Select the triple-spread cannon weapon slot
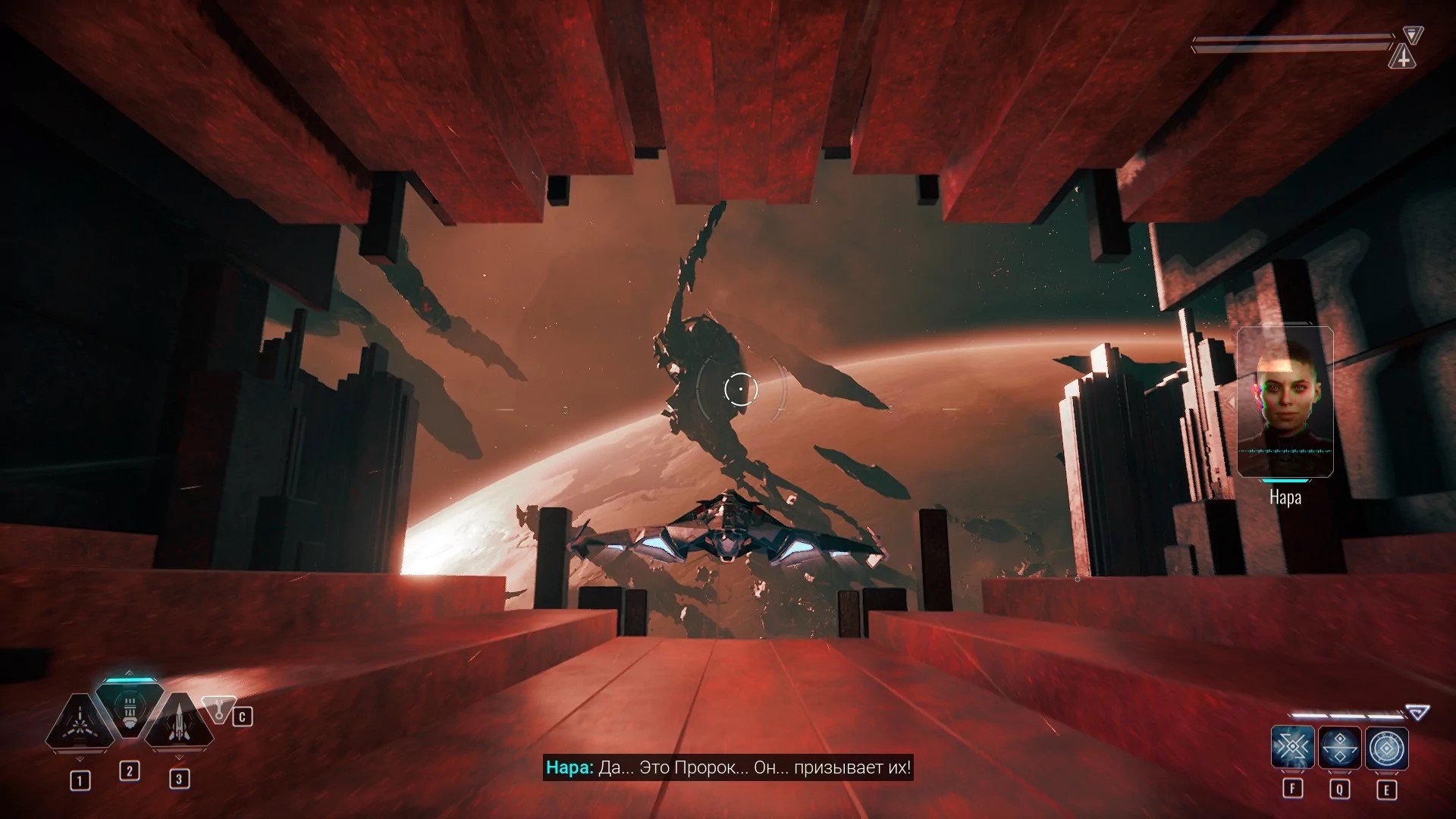The width and height of the screenshot is (1456, 819). [79, 722]
